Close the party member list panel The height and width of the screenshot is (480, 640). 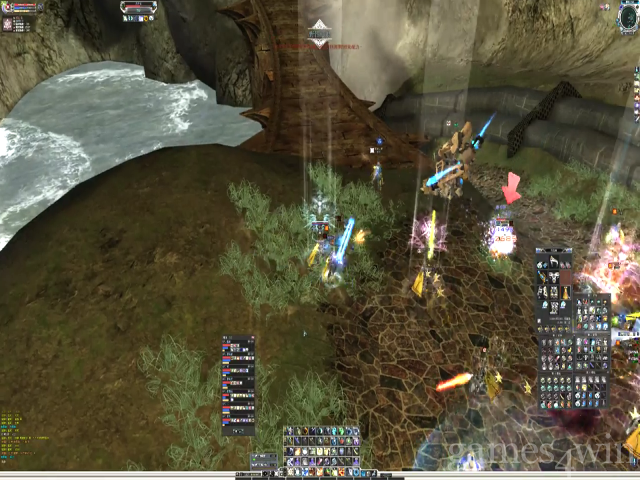(252, 339)
